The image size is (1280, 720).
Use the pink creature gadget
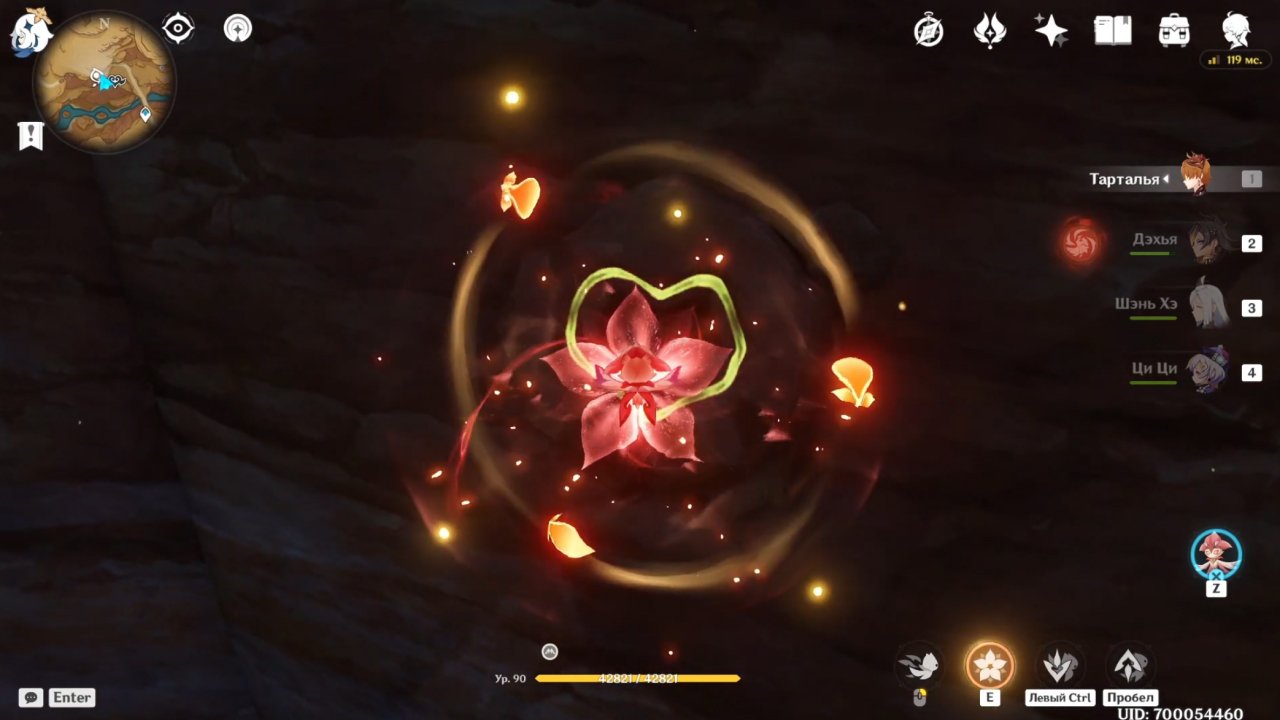[x=1216, y=554]
